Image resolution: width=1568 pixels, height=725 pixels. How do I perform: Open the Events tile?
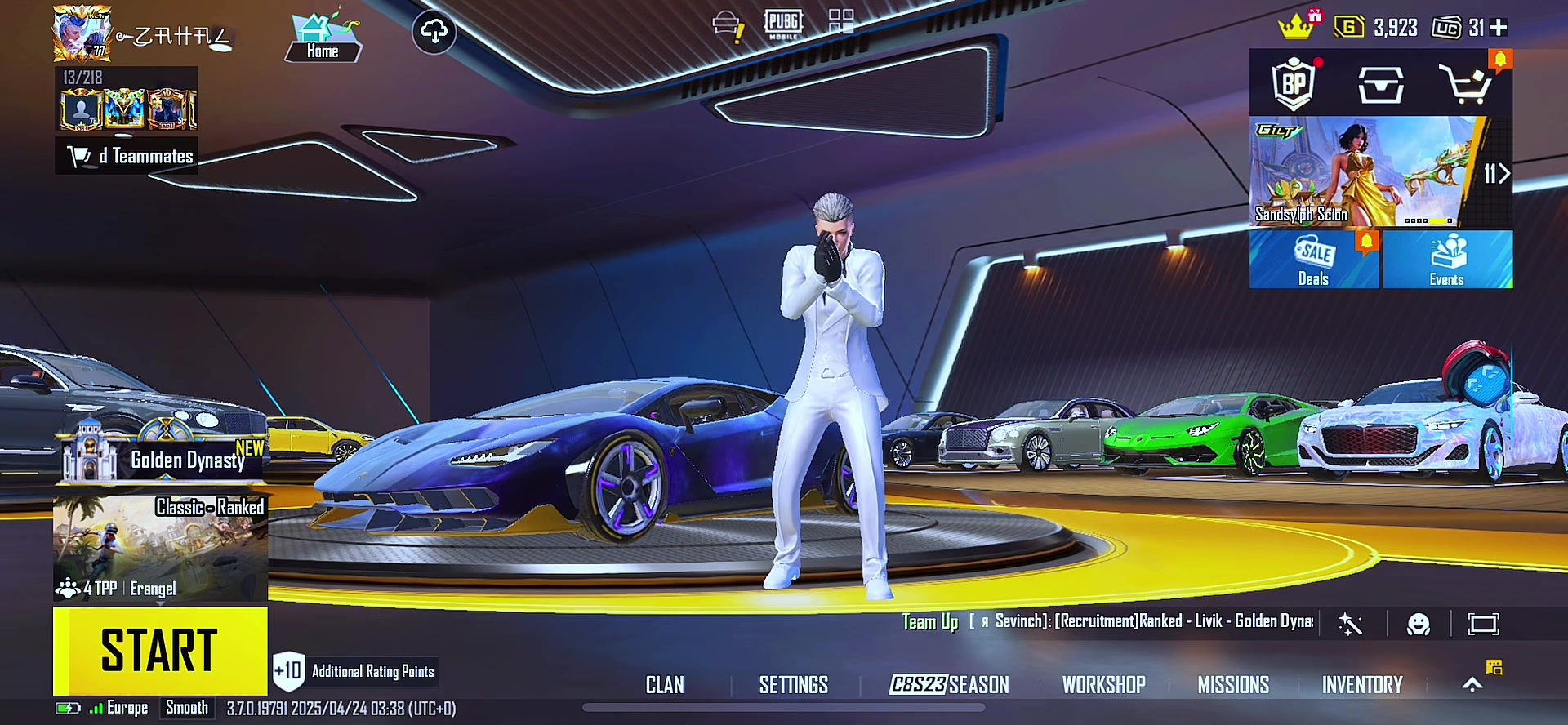tap(1447, 260)
